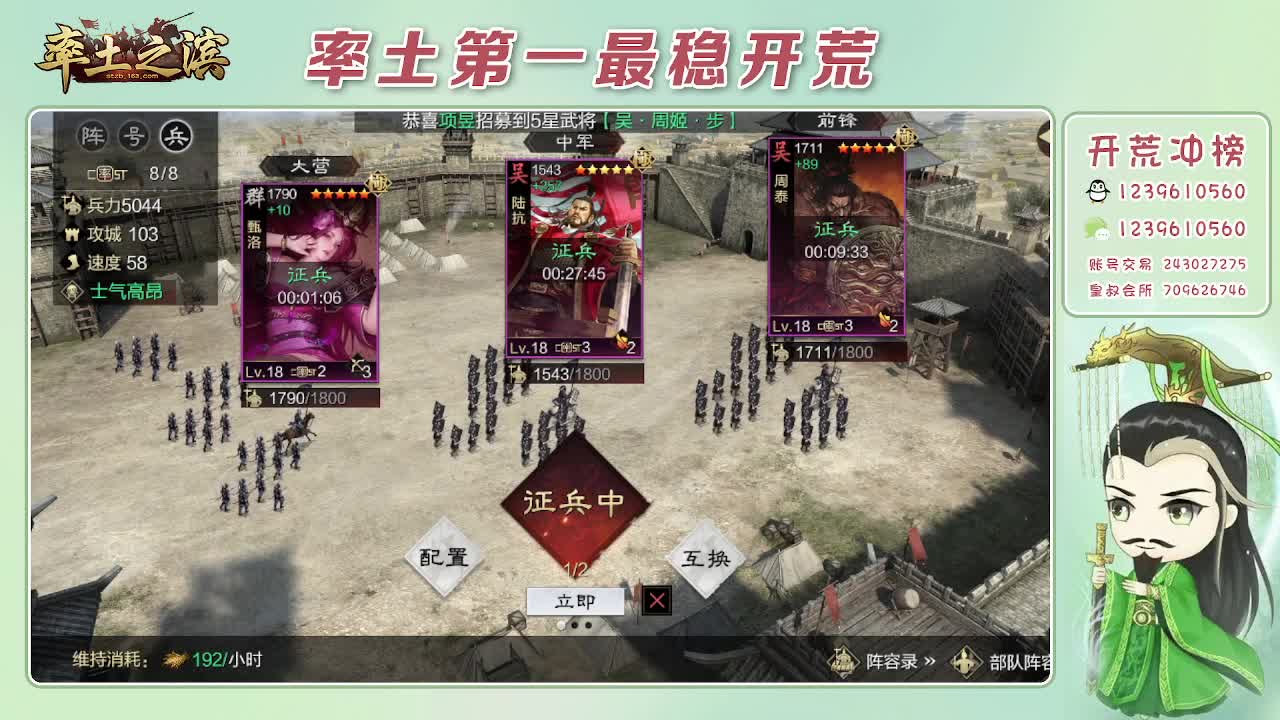
Task: Open the 阵容录 lineup record icon
Action: pos(845,660)
